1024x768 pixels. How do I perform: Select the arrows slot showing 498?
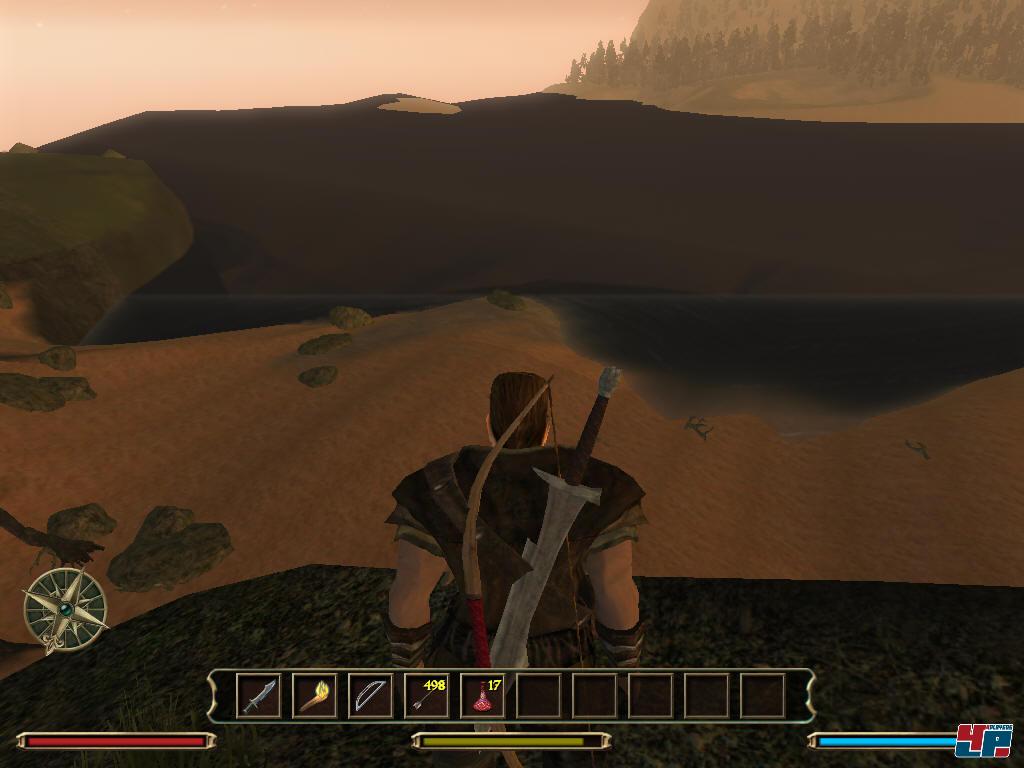point(426,695)
